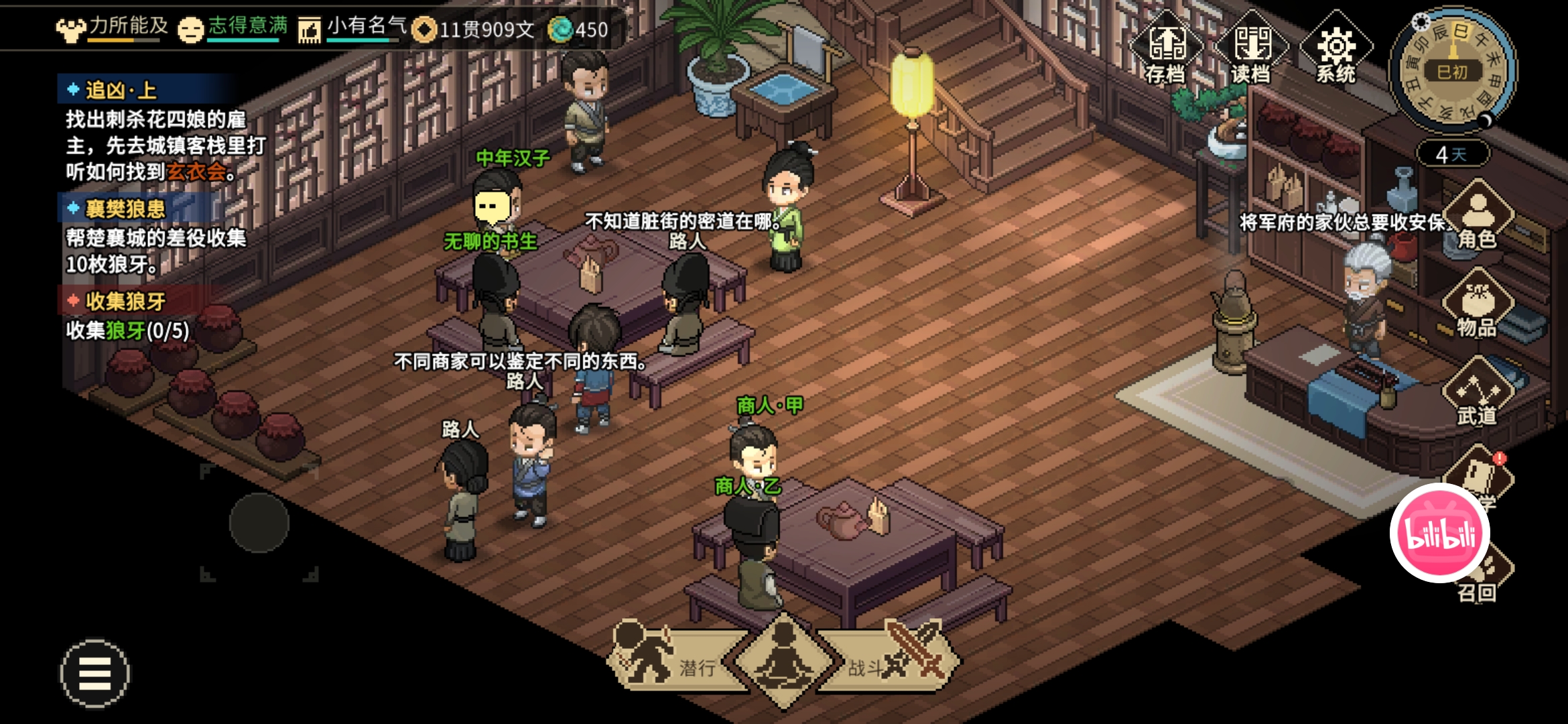Tap the virtual joystick knob
This screenshot has height=724, width=1568.
tap(259, 523)
